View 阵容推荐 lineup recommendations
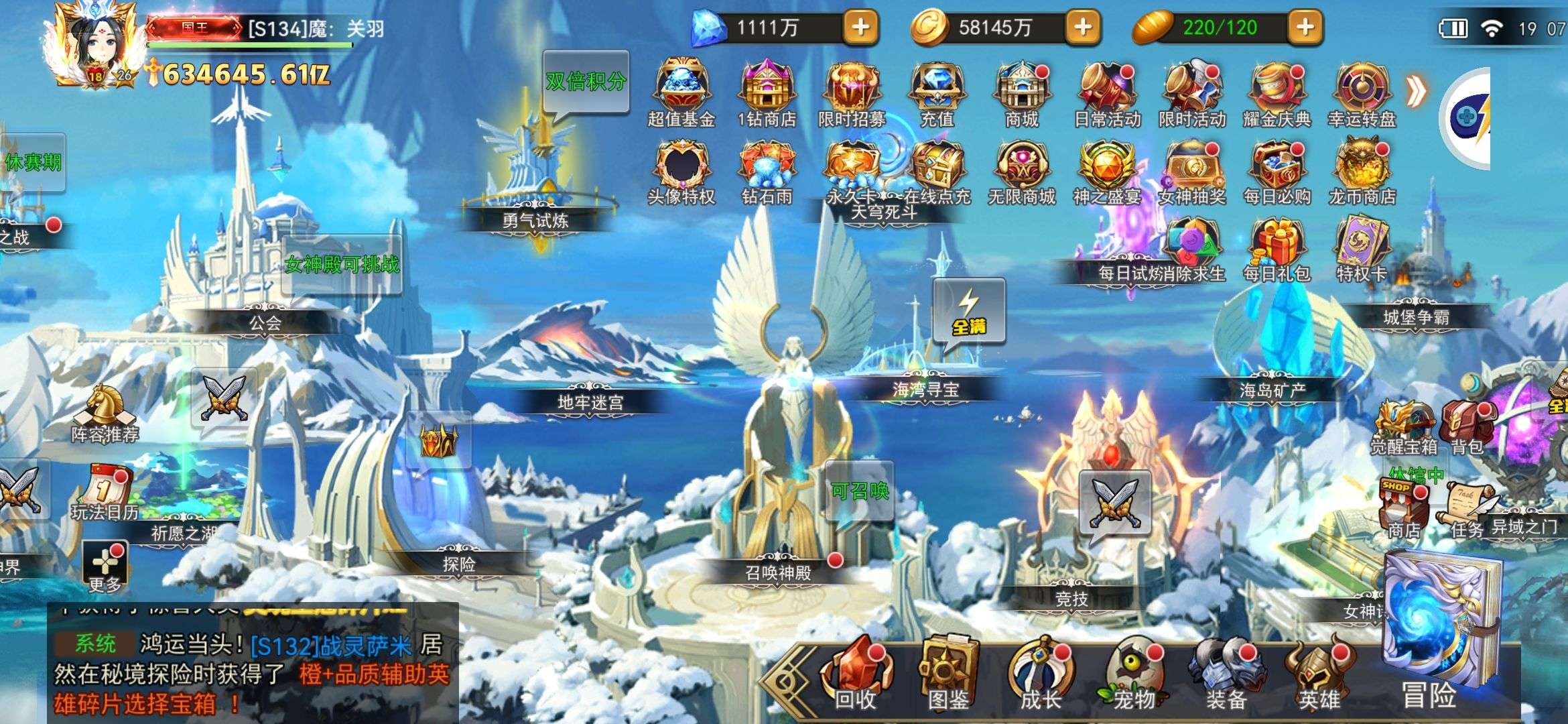 pyautogui.click(x=105, y=413)
